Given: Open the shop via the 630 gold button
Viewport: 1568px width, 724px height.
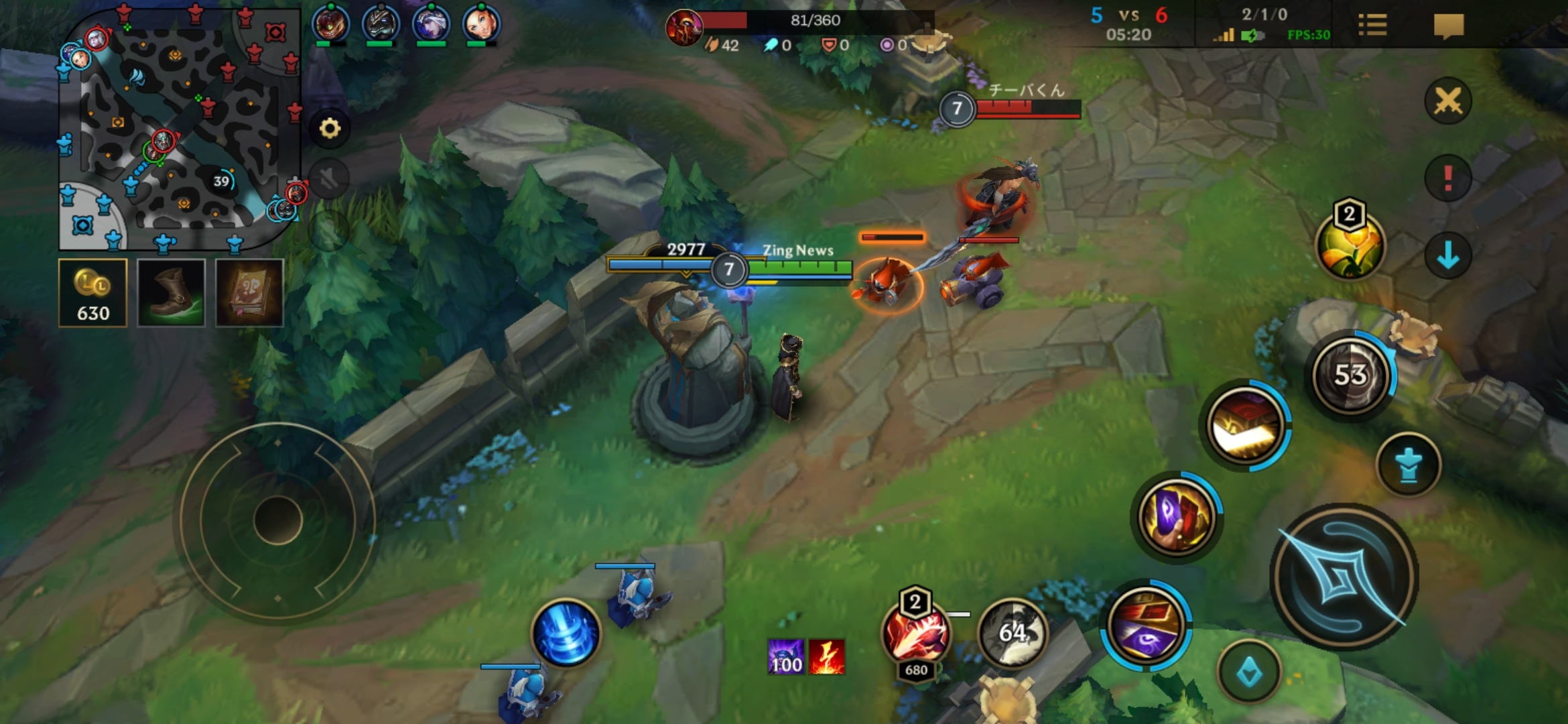Looking at the screenshot, I should pyautogui.click(x=92, y=293).
